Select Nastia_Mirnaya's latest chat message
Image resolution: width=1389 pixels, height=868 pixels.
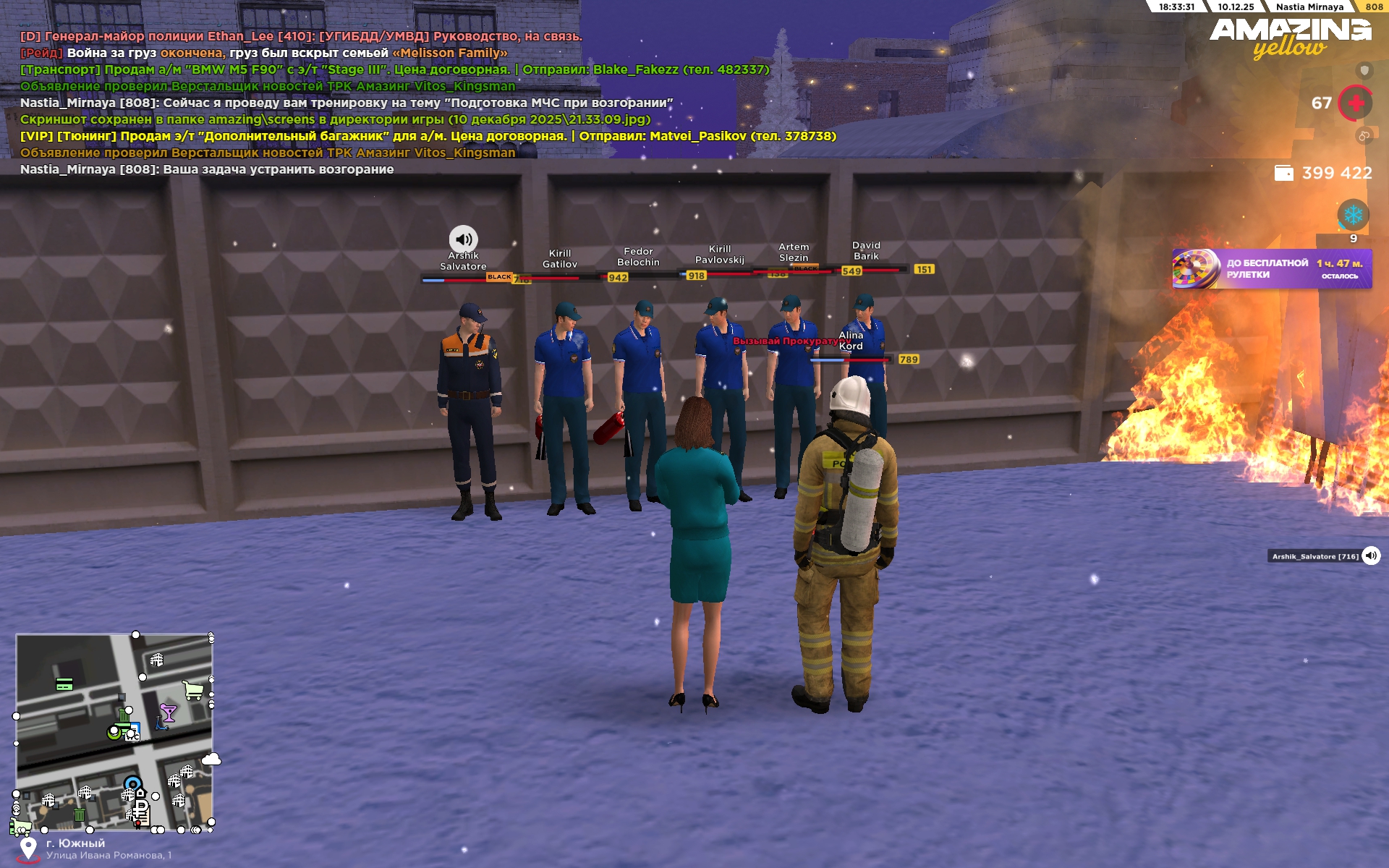pyautogui.click(x=207, y=169)
